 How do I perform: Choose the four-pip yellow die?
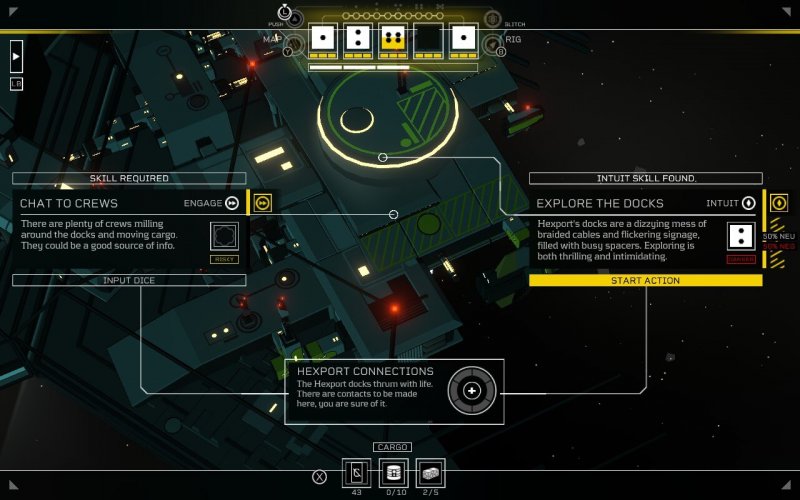coord(393,38)
